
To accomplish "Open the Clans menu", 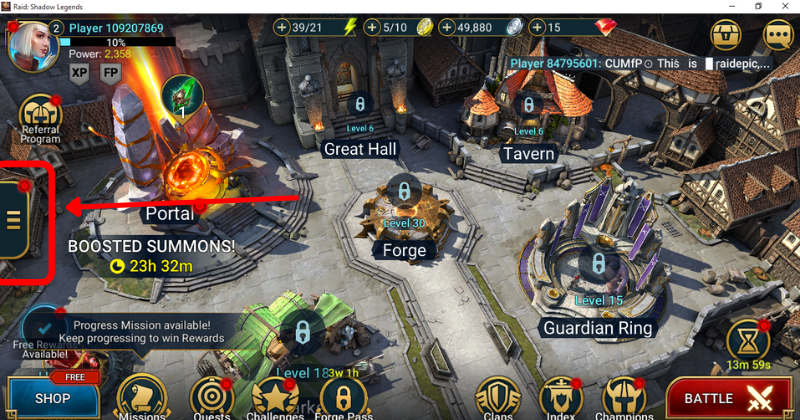I will (496, 398).
